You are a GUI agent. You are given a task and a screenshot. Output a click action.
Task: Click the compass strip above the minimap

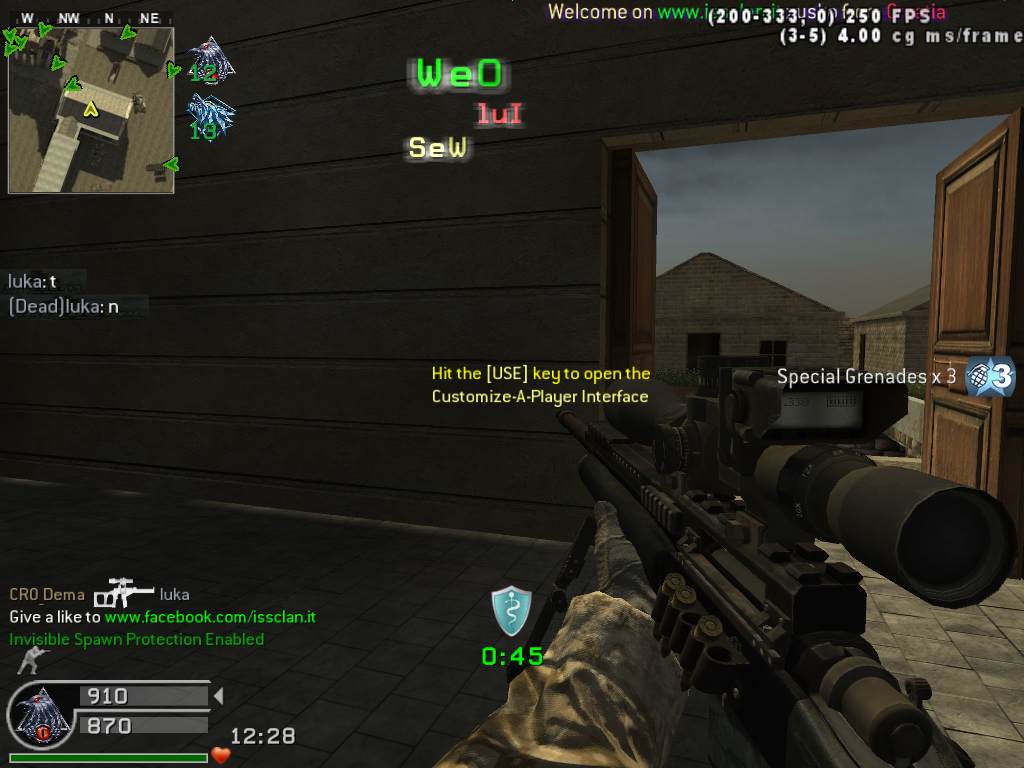click(x=90, y=18)
